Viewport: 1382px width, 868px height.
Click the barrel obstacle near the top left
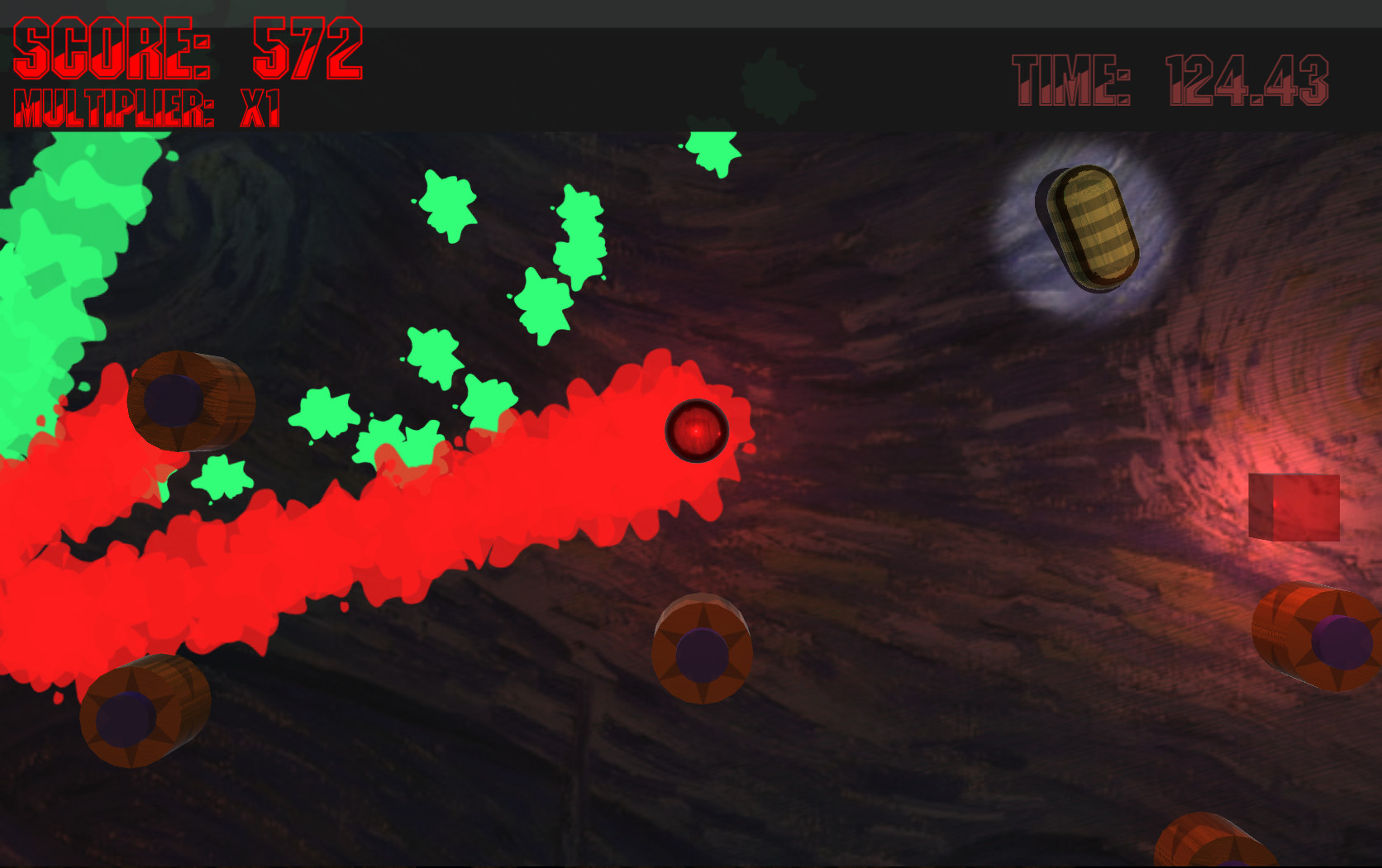coord(190,401)
